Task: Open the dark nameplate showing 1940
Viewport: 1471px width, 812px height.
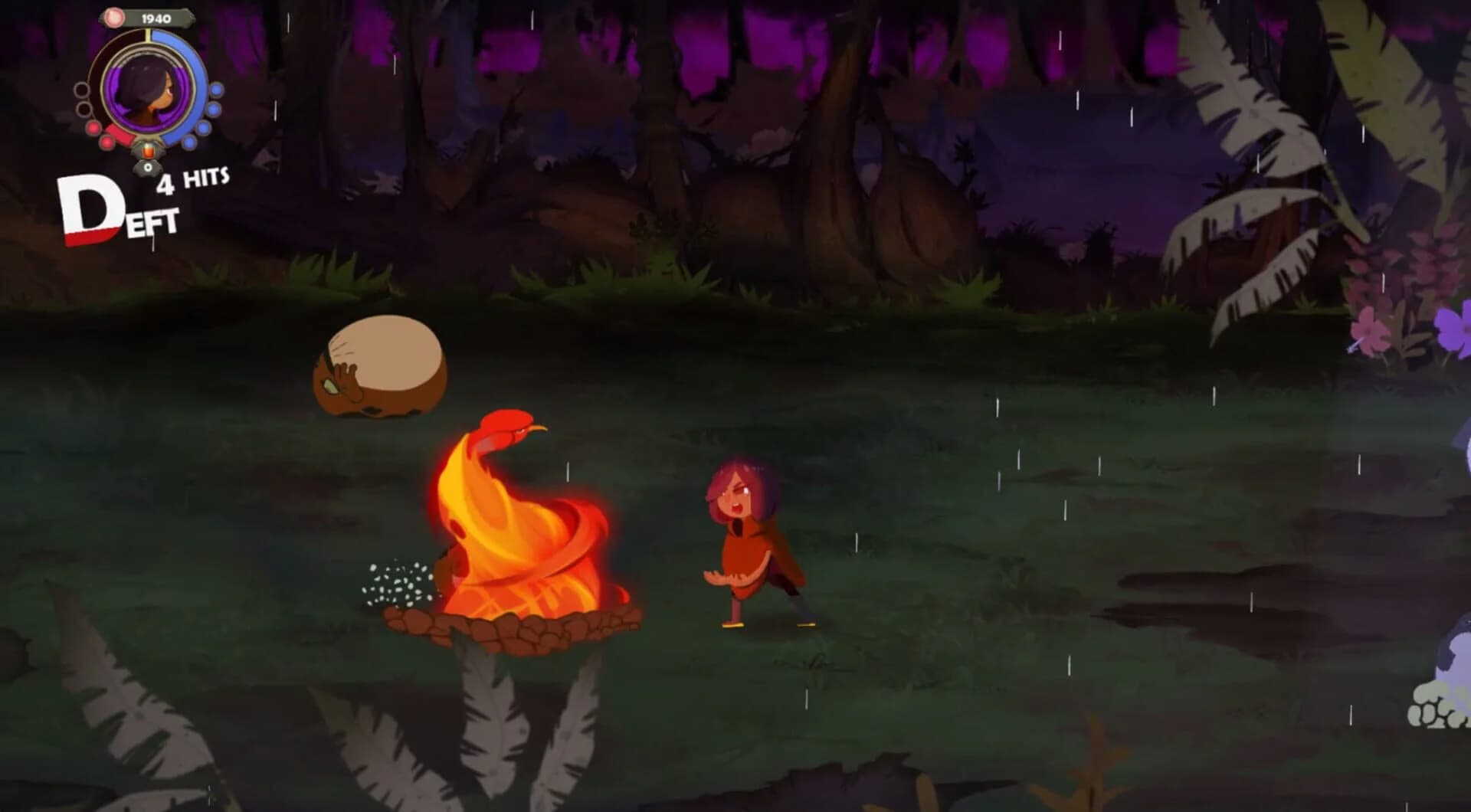Action: (156, 18)
